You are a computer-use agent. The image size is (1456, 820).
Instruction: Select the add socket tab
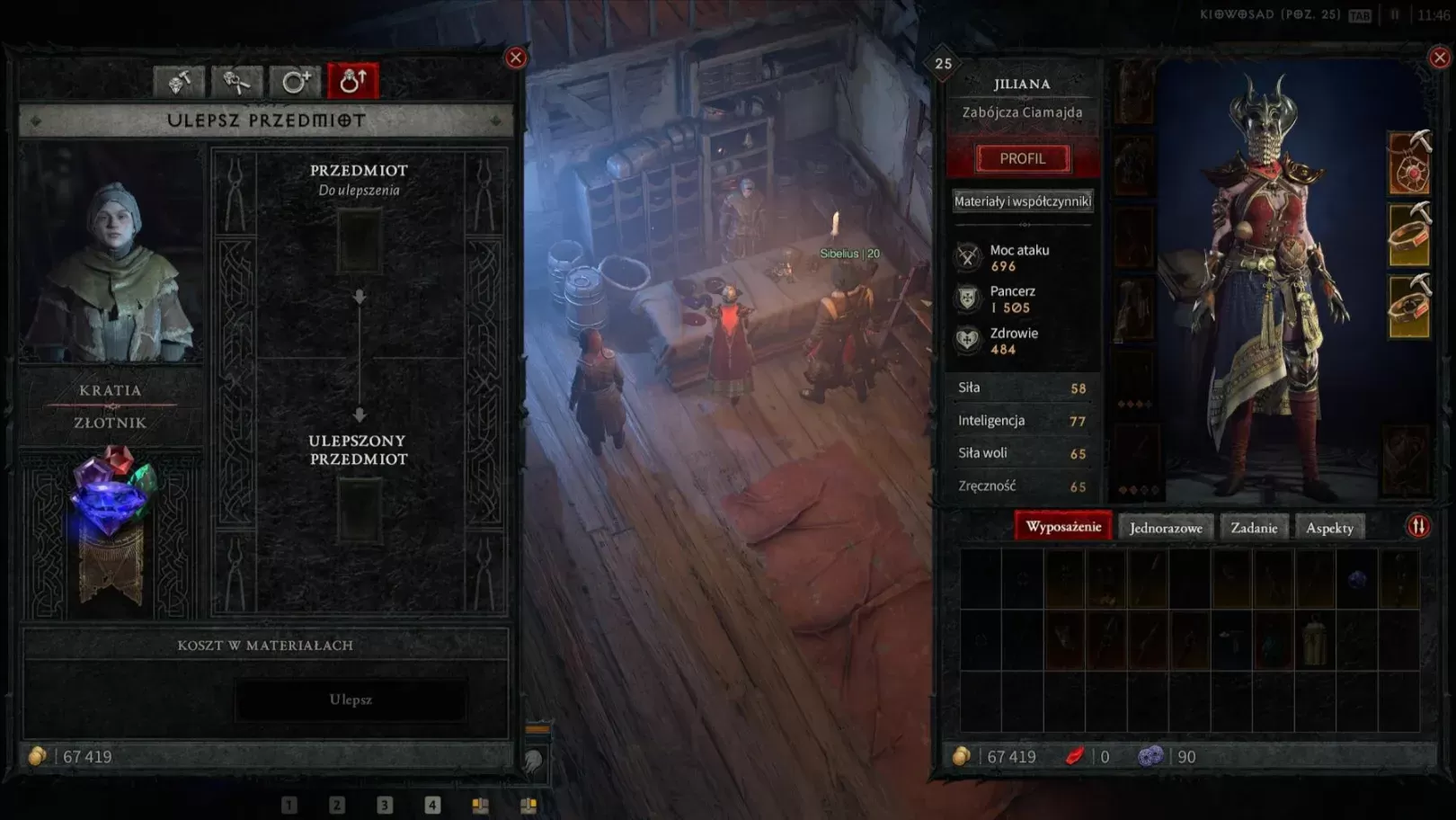pos(295,82)
